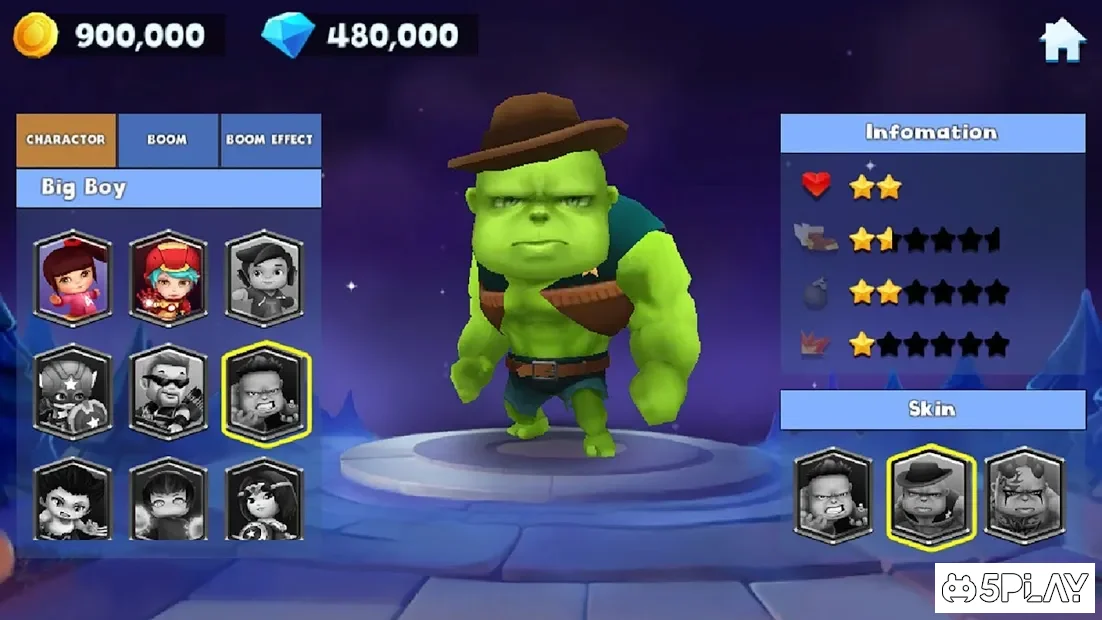Switch to the Charactor tab
This screenshot has width=1102, height=620.
66,140
